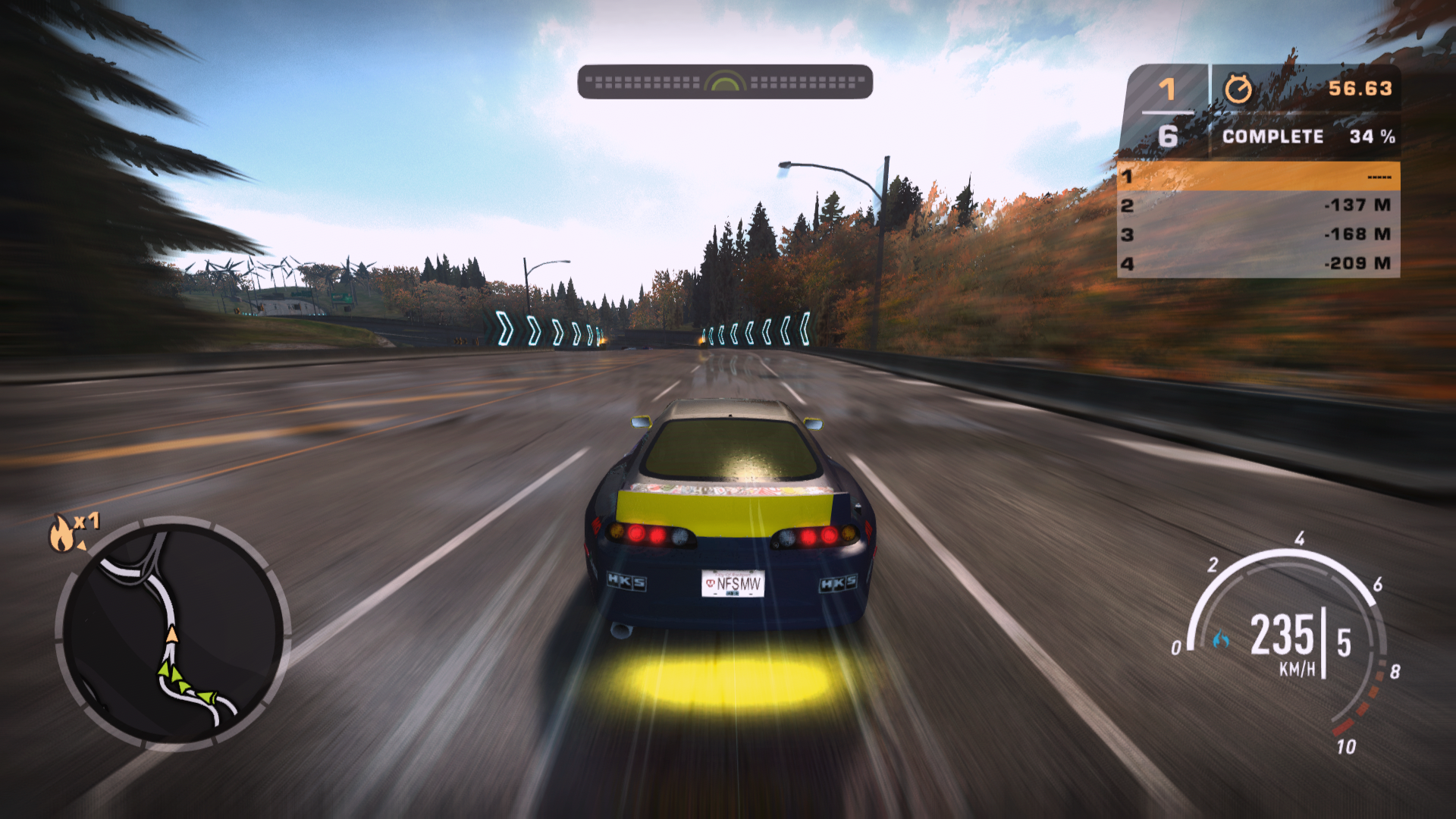Click the police radar detector bar

[725, 82]
